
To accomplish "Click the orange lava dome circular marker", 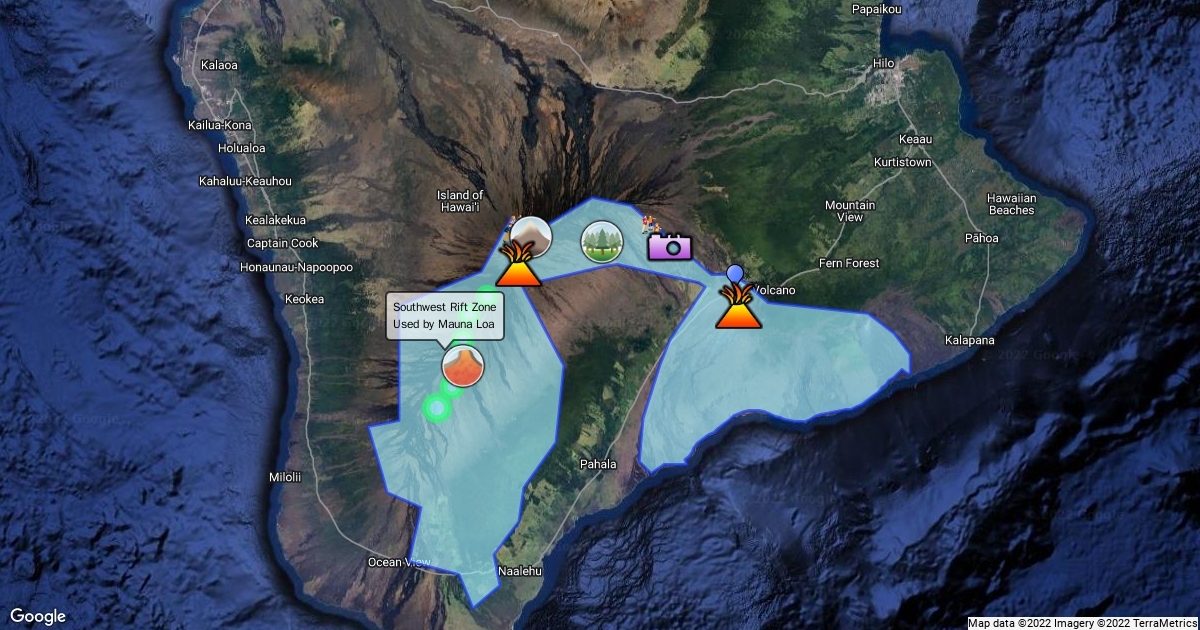I will [462, 366].
